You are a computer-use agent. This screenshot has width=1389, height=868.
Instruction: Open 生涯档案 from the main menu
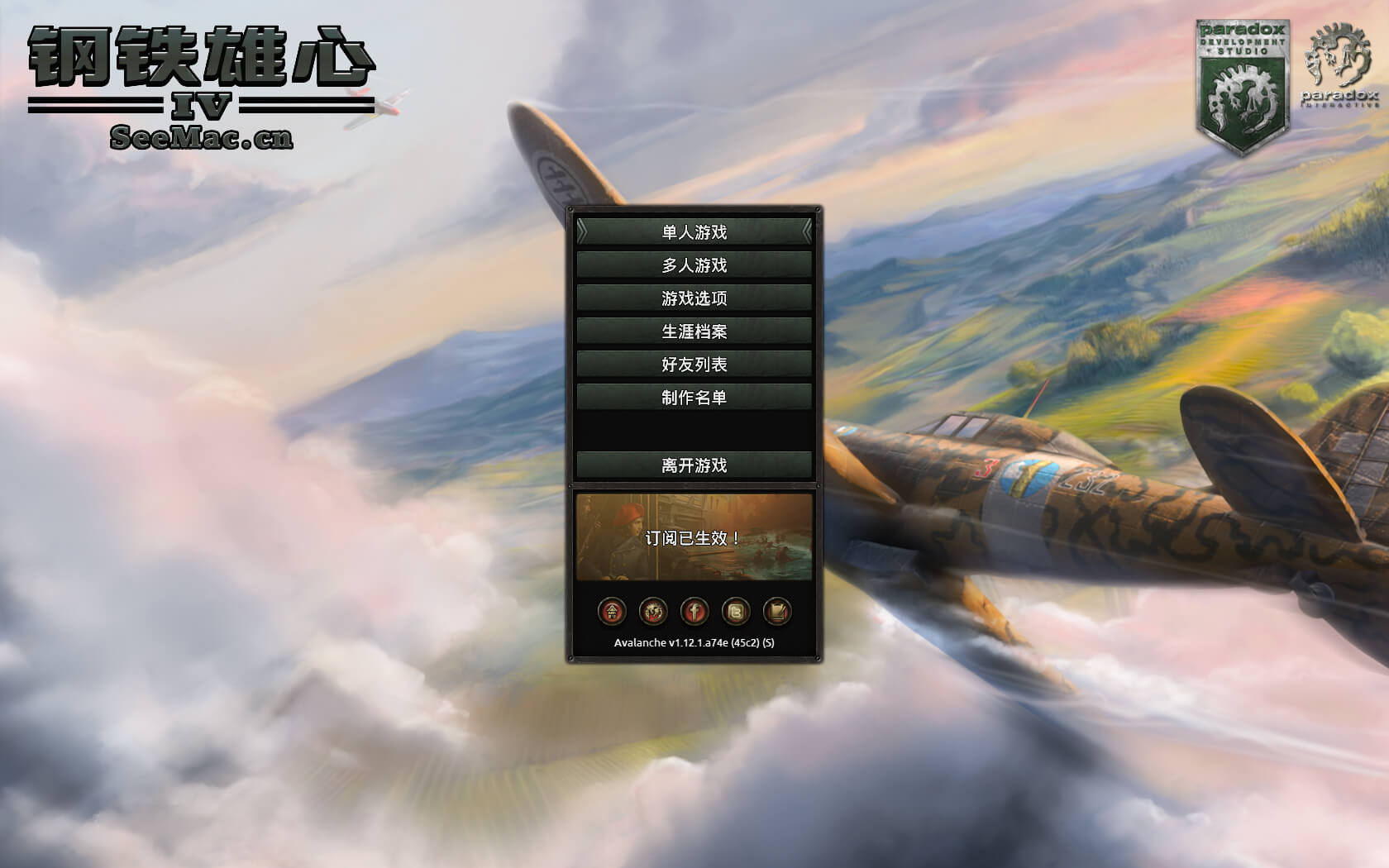[x=694, y=330]
